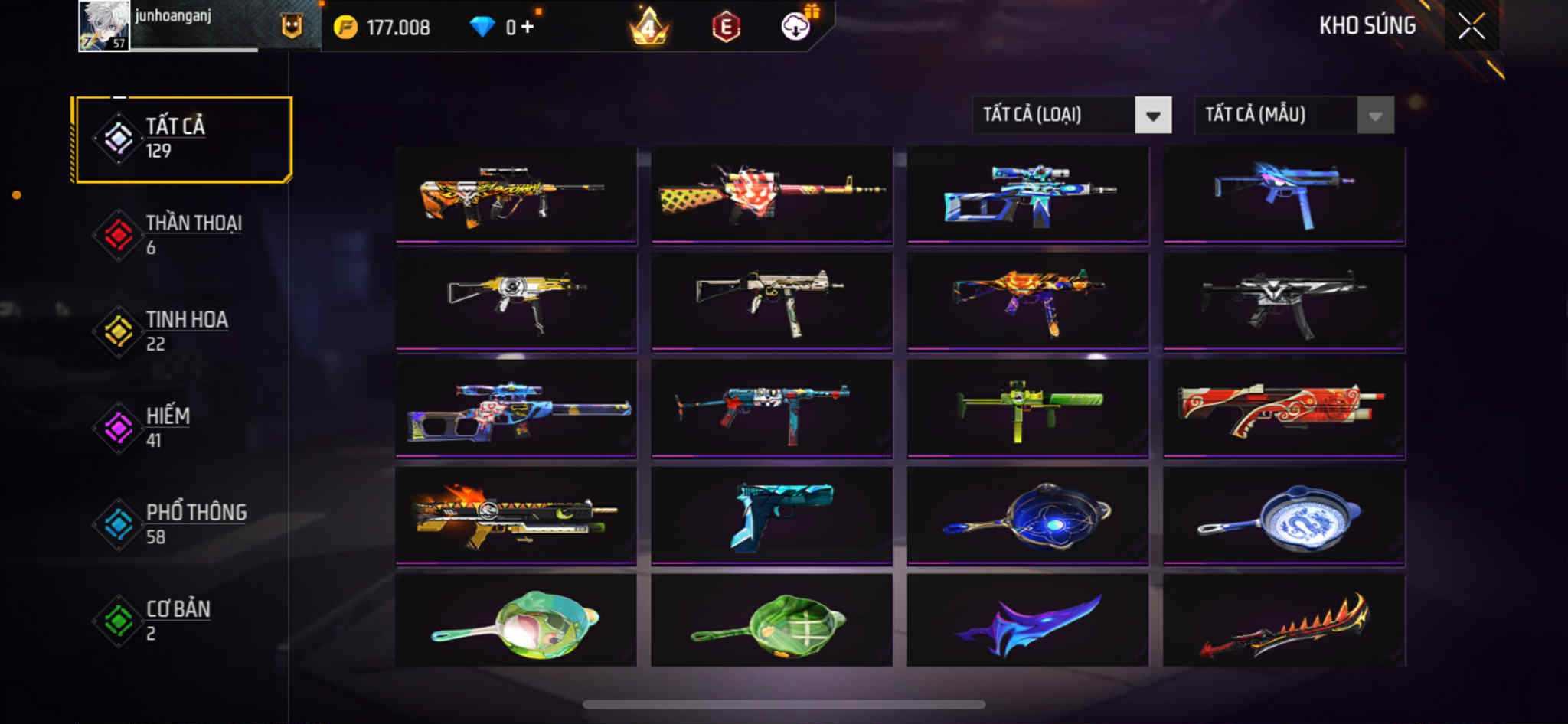Open the junhoanganj player profile avatar
This screenshot has height=724, width=1568.
(x=104, y=26)
